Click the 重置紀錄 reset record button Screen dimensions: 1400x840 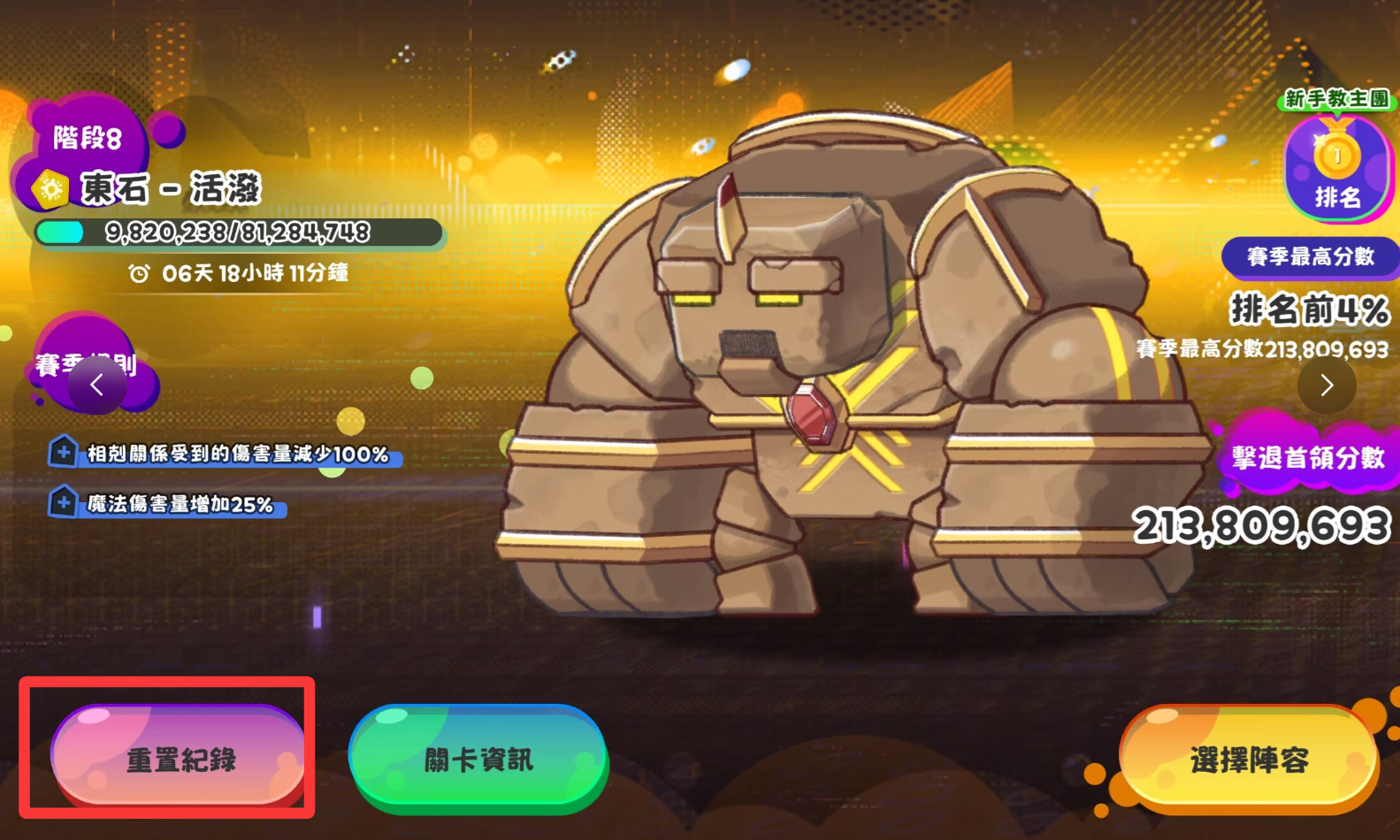coord(180,758)
